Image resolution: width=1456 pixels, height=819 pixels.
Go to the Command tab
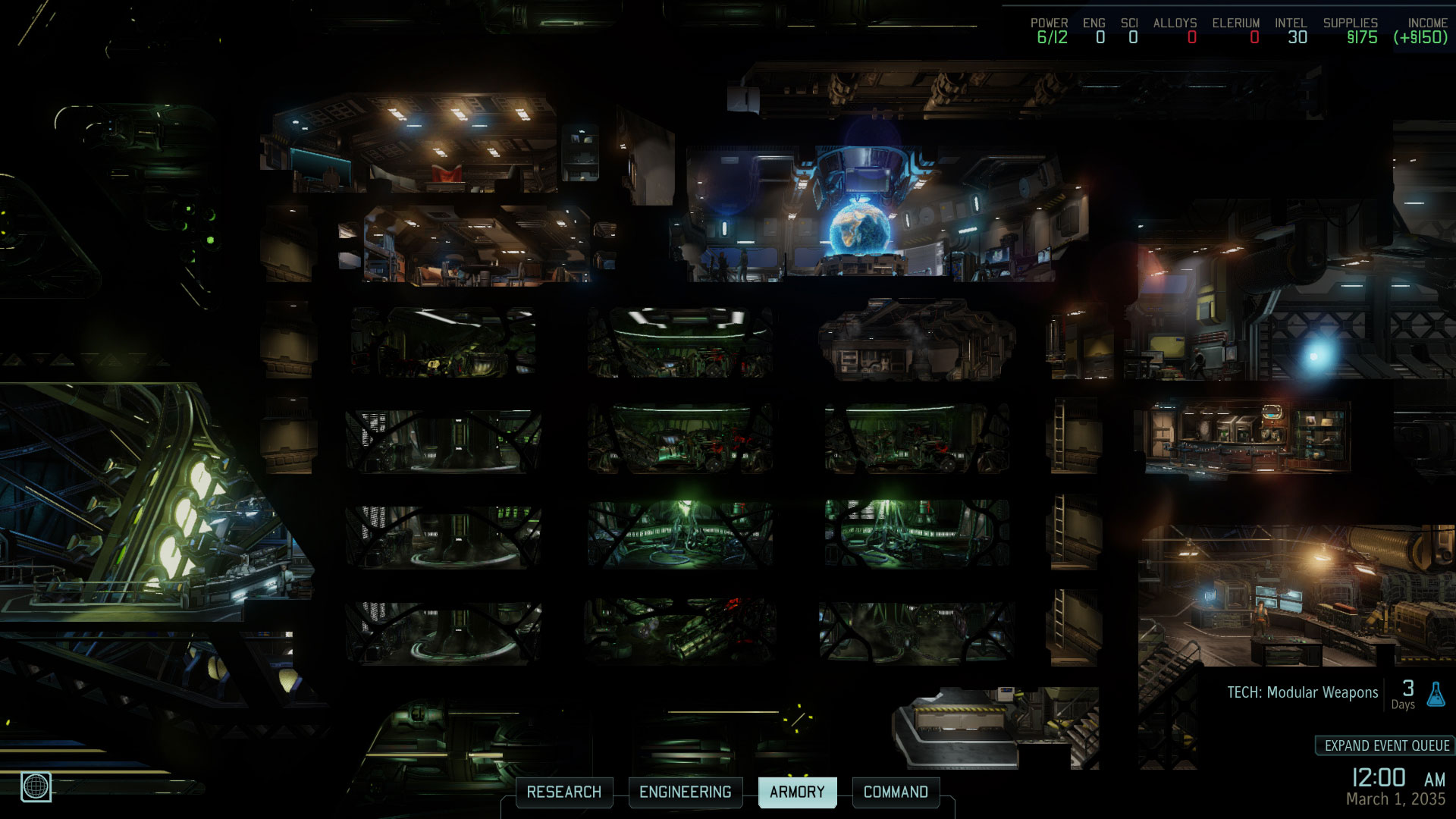pos(896,792)
